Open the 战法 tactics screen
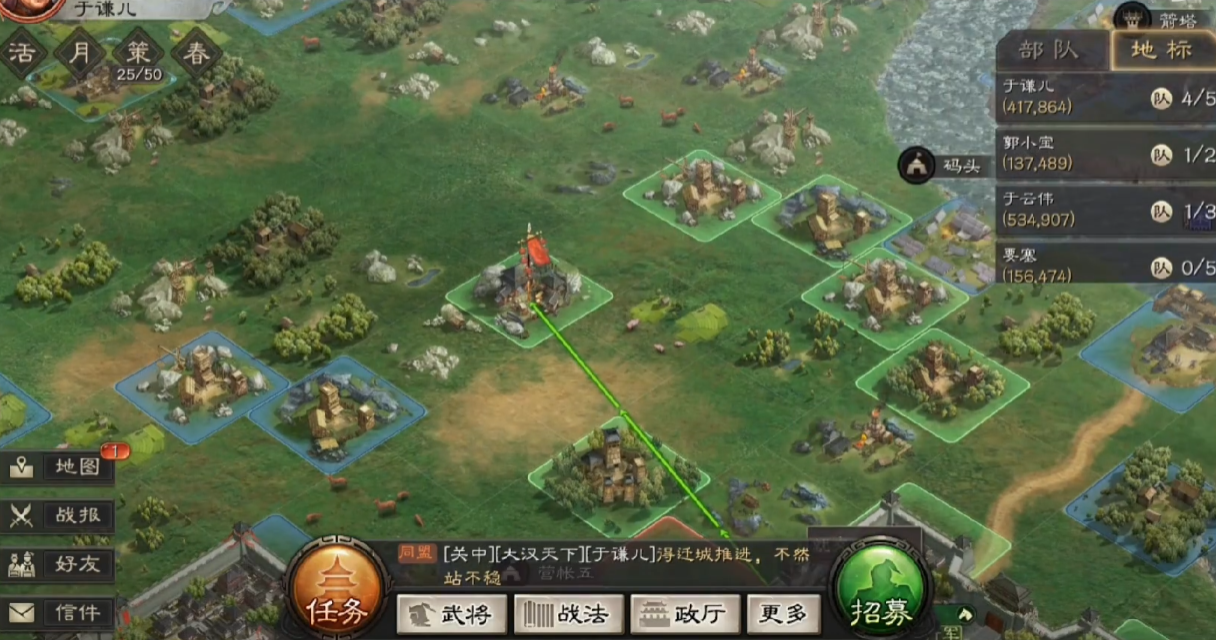1216x640 pixels. [568, 613]
